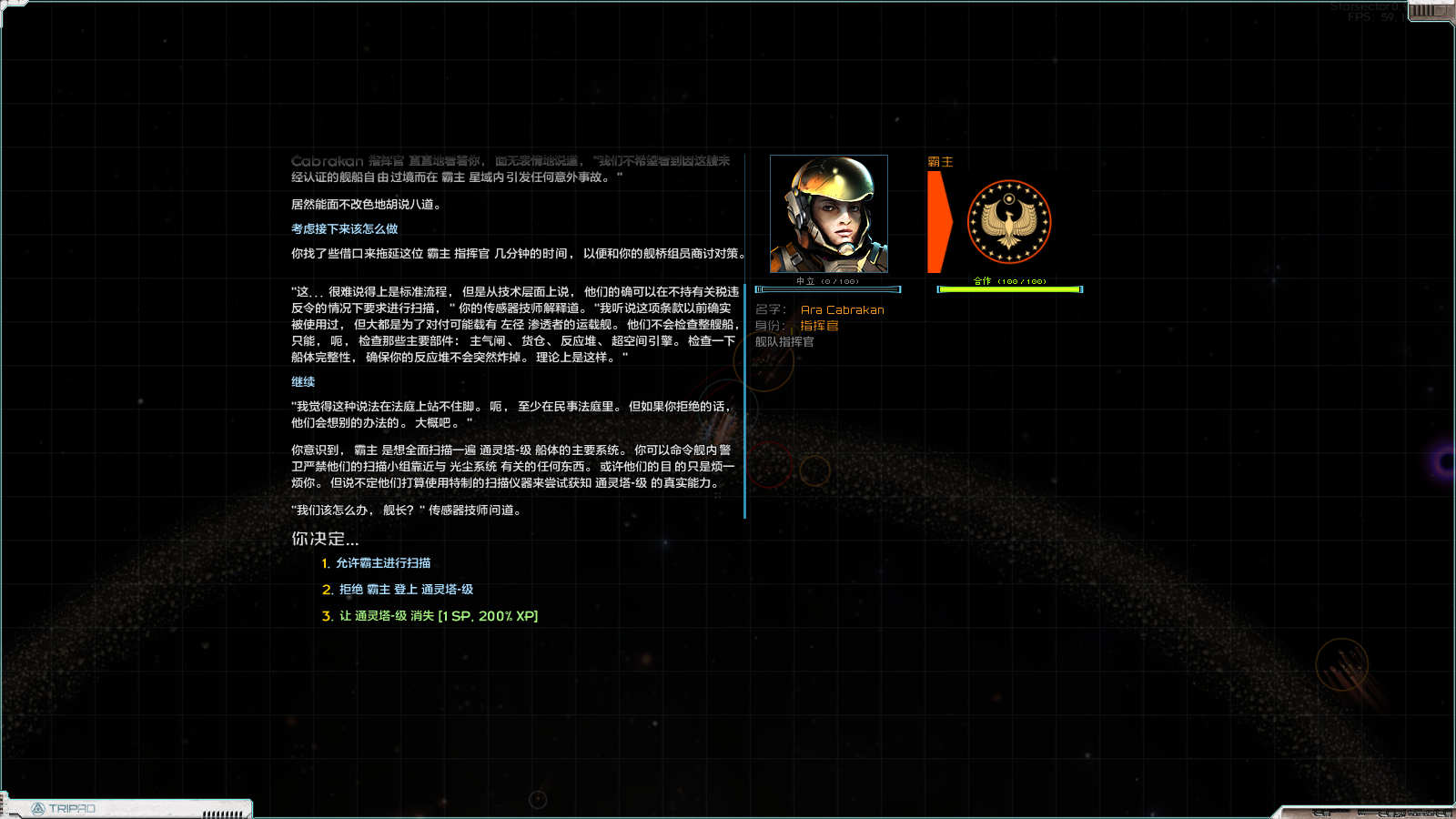Click the name Ara Cabrakan
1456x819 pixels.
click(843, 309)
